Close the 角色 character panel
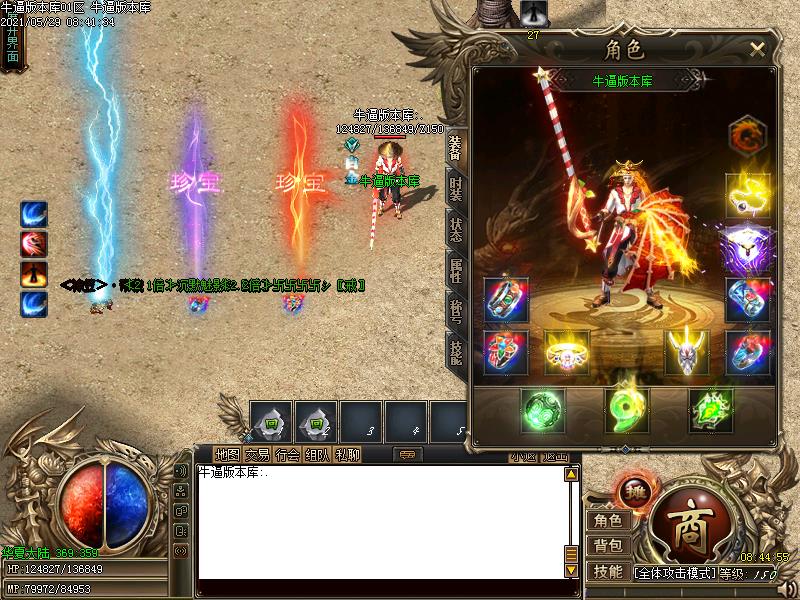 (757, 49)
